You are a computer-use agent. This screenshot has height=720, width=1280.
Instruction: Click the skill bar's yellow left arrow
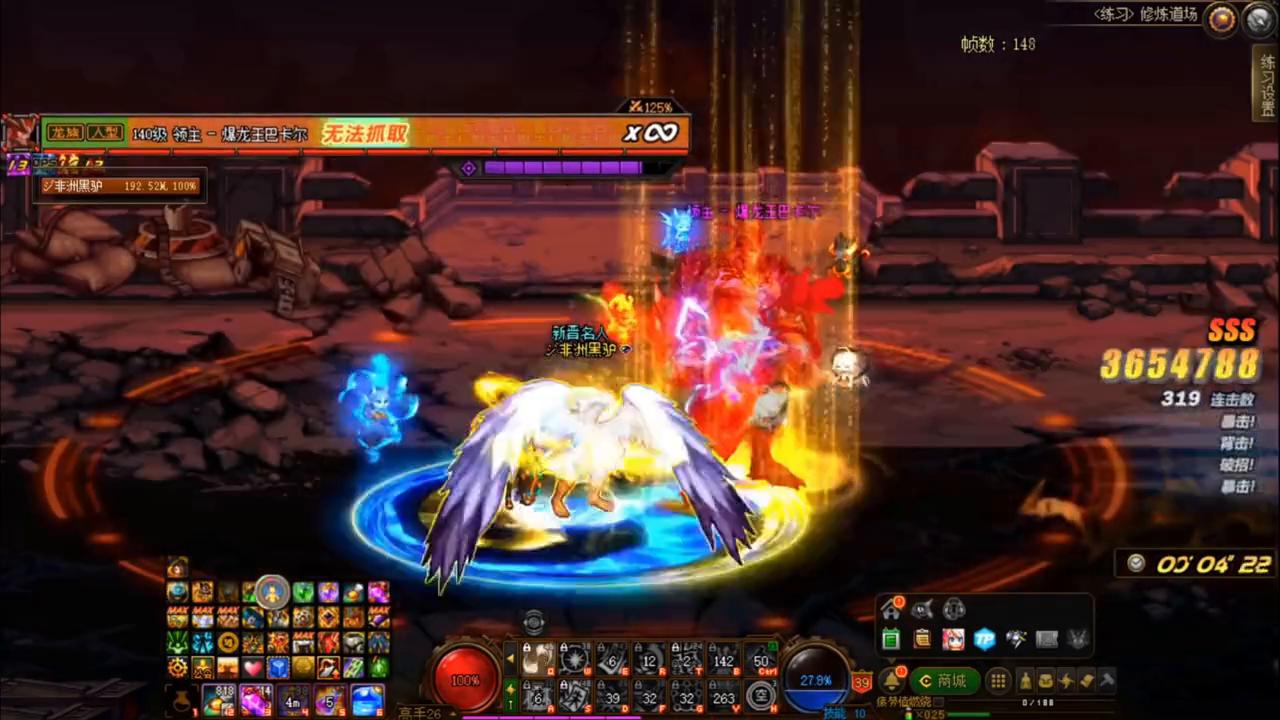pos(511,658)
